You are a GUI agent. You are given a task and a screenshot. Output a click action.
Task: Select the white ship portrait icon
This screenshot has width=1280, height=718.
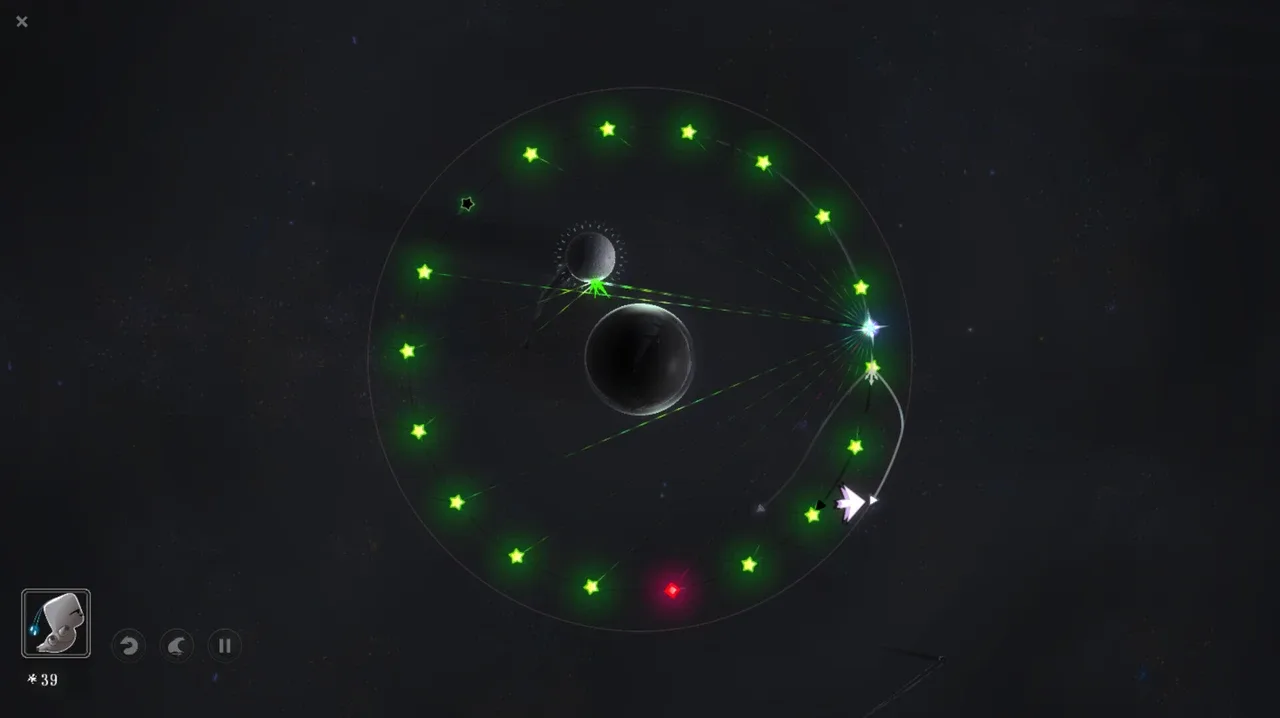[x=56, y=623]
